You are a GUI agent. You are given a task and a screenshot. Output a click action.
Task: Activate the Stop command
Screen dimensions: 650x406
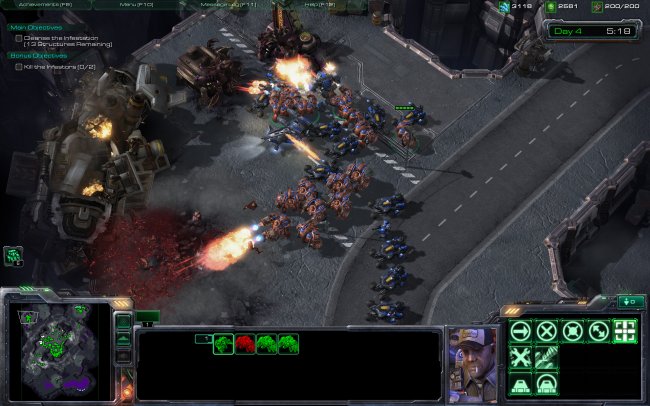547,332
